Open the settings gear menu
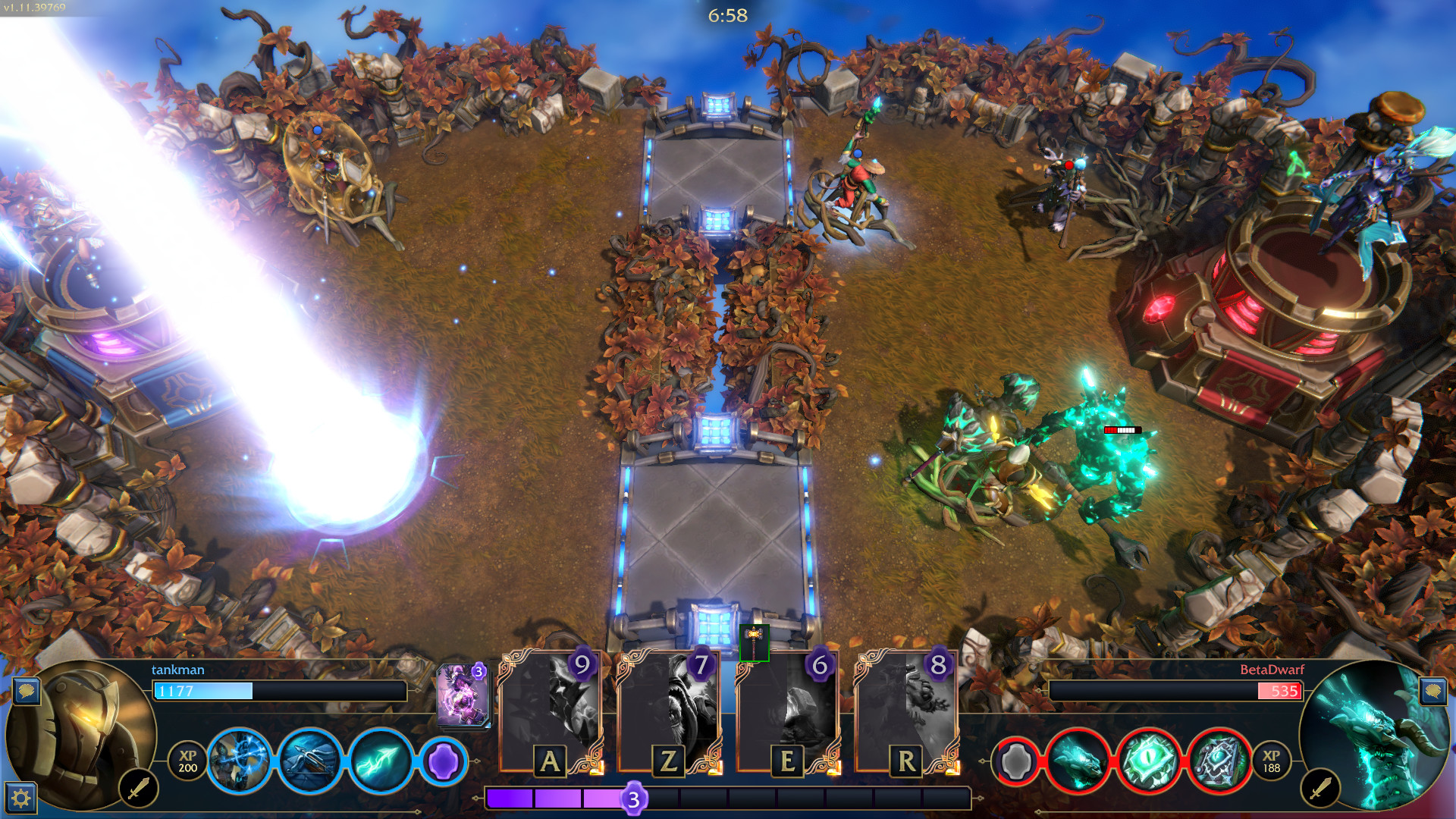1456x819 pixels. 20,797
